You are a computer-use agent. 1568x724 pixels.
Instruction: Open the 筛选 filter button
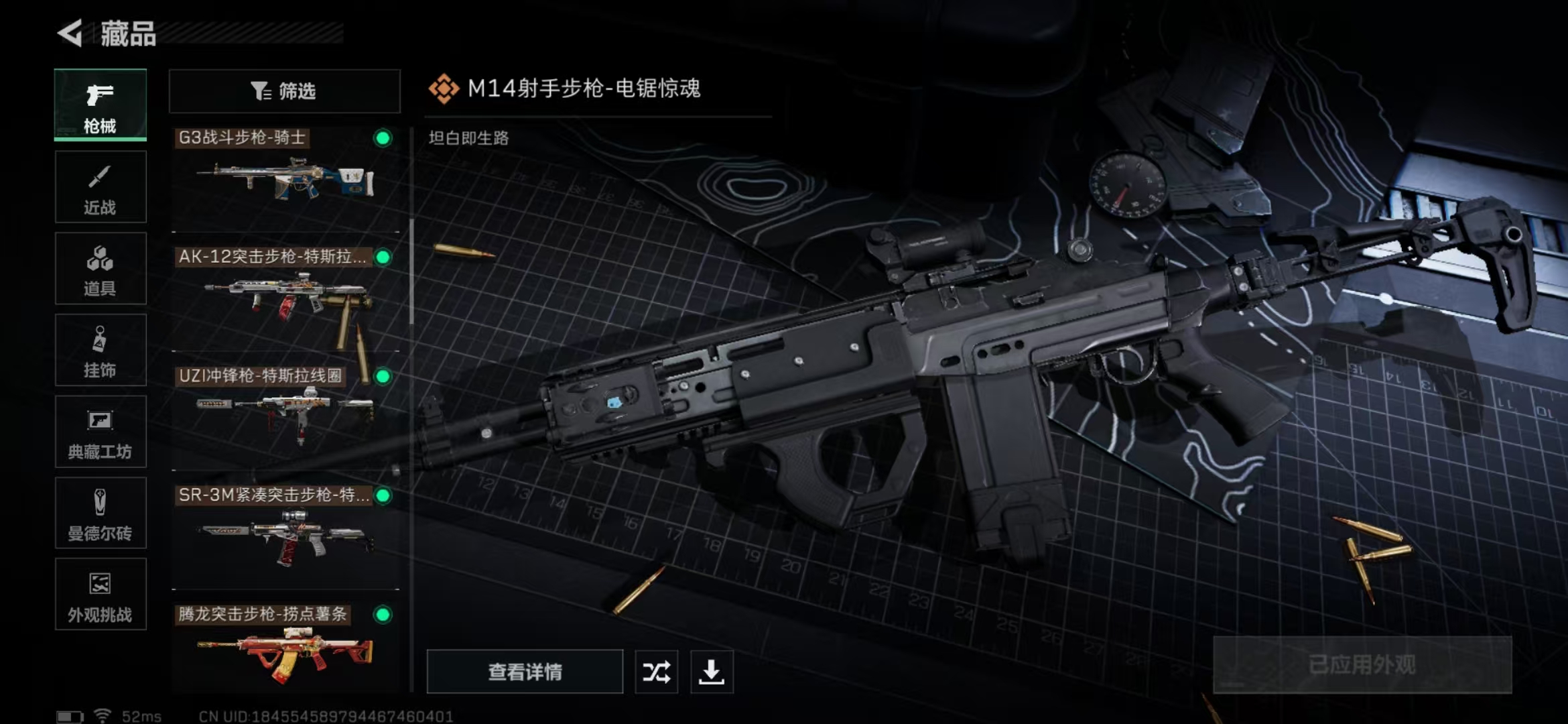tap(284, 91)
